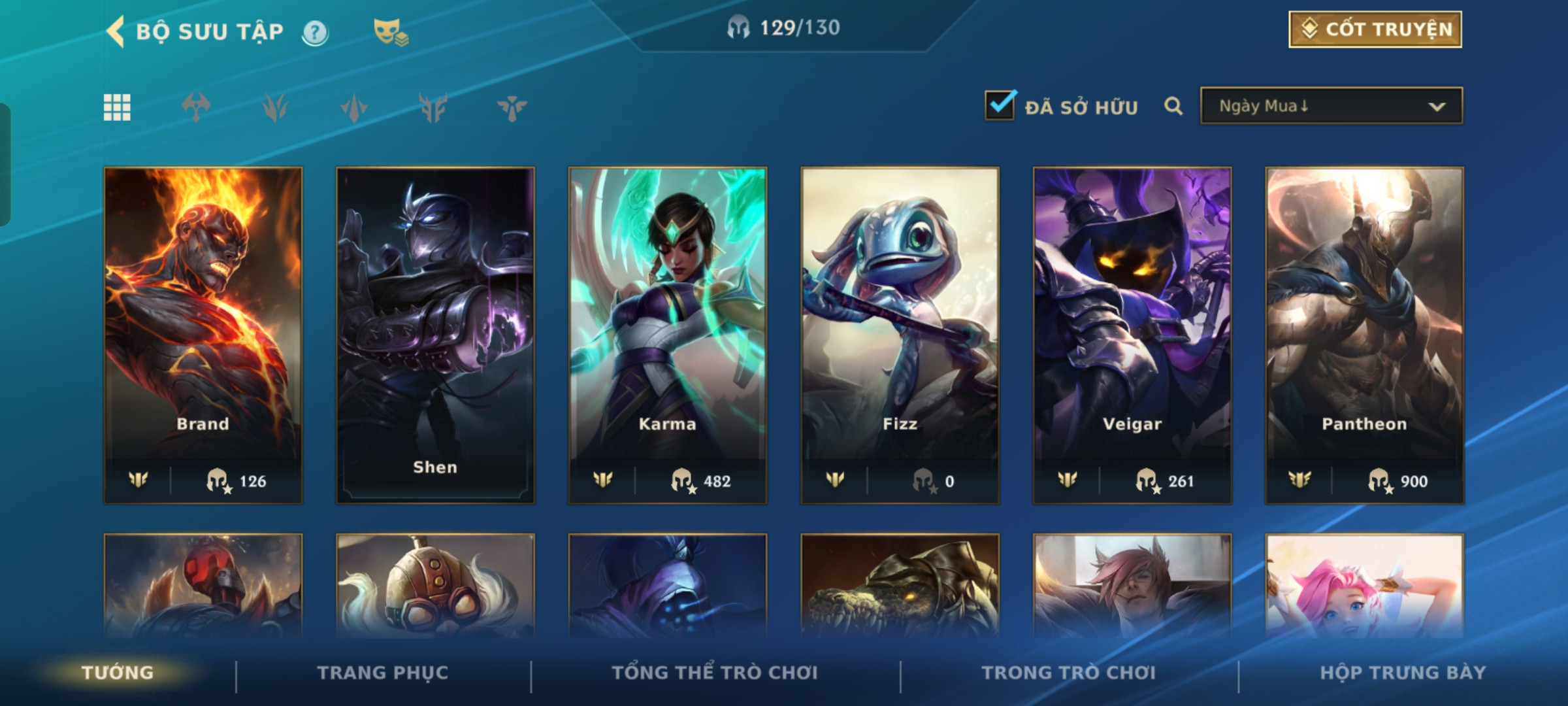
Task: Open the Karma champion card
Action: click(x=667, y=335)
